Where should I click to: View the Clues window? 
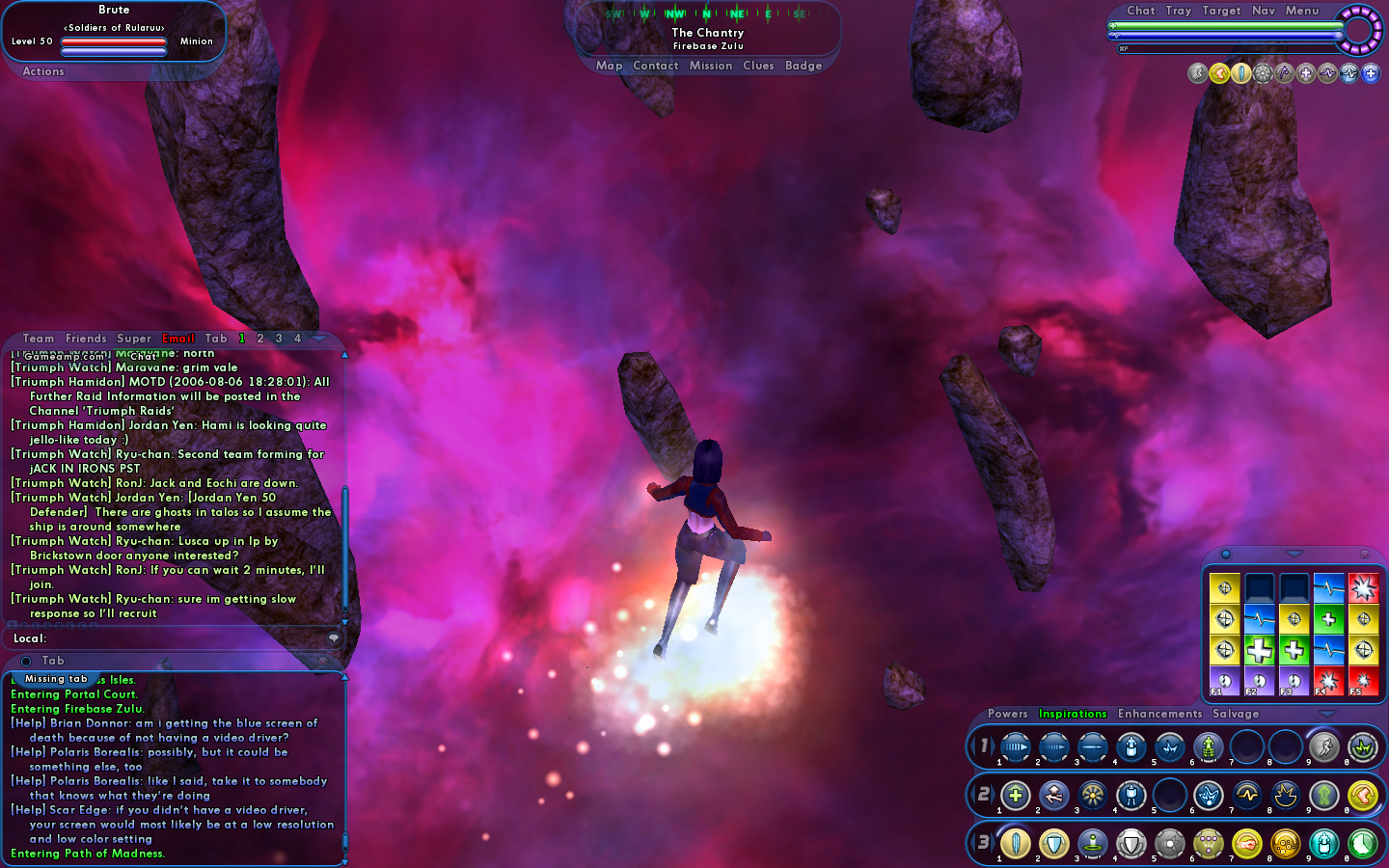click(x=758, y=66)
